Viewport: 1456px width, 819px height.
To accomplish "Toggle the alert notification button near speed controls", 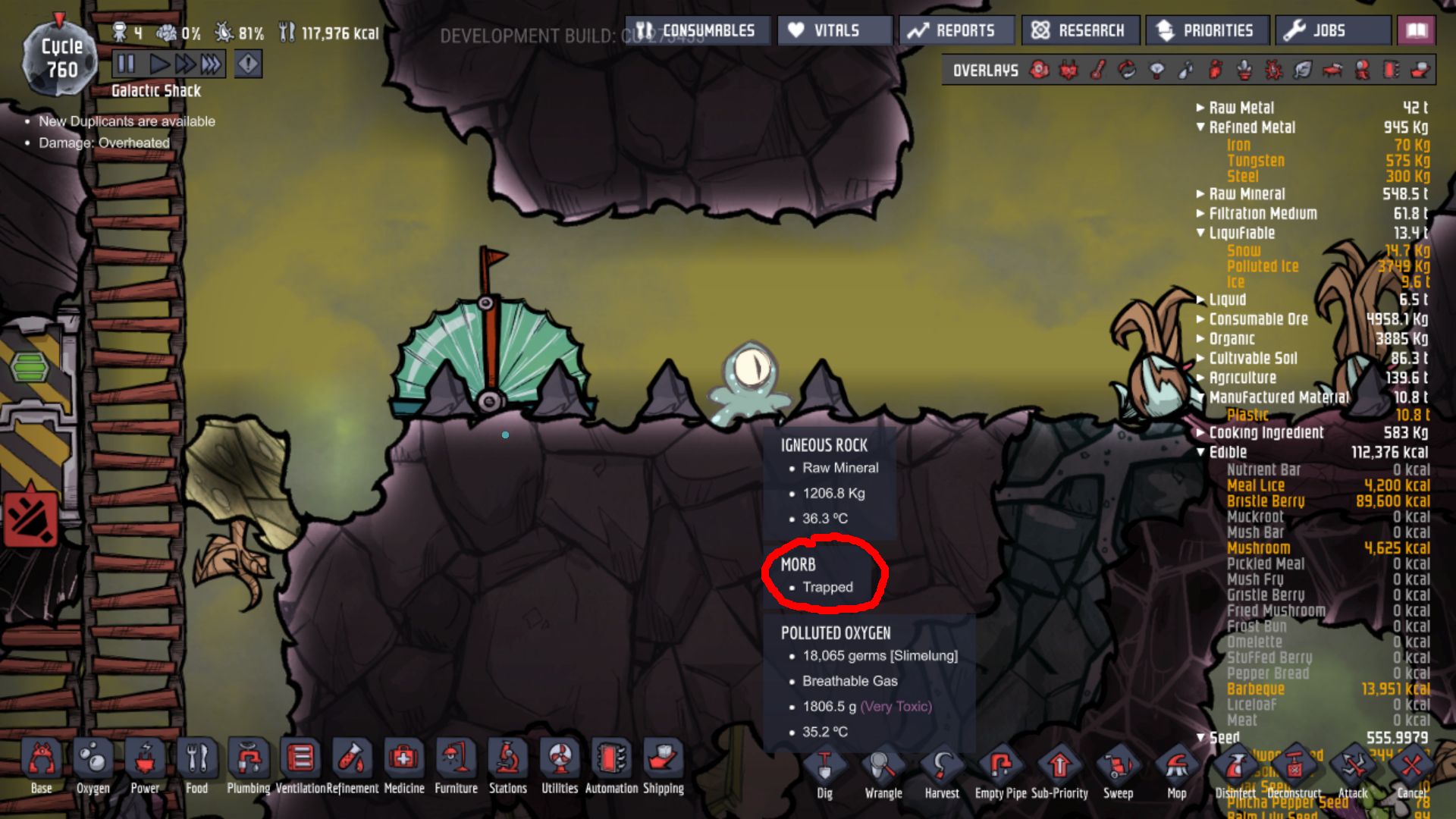I will (x=248, y=64).
